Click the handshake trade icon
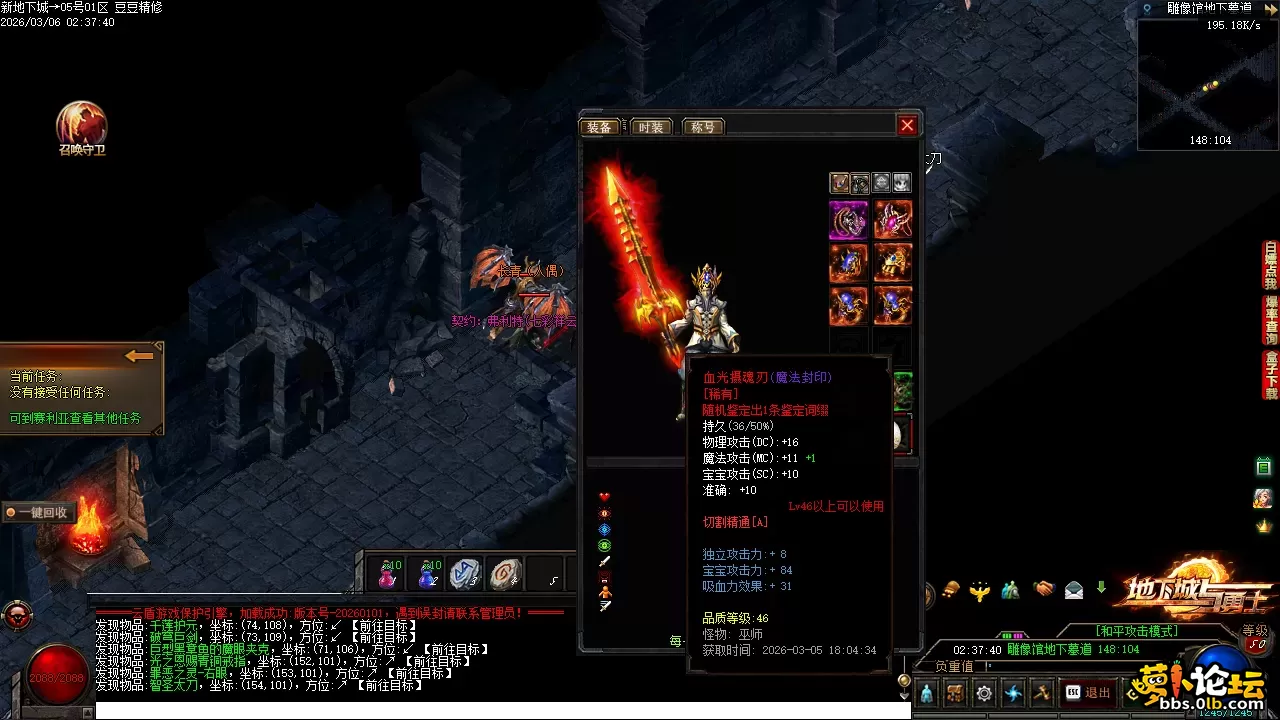Image resolution: width=1280 pixels, height=720 pixels. 1044,589
